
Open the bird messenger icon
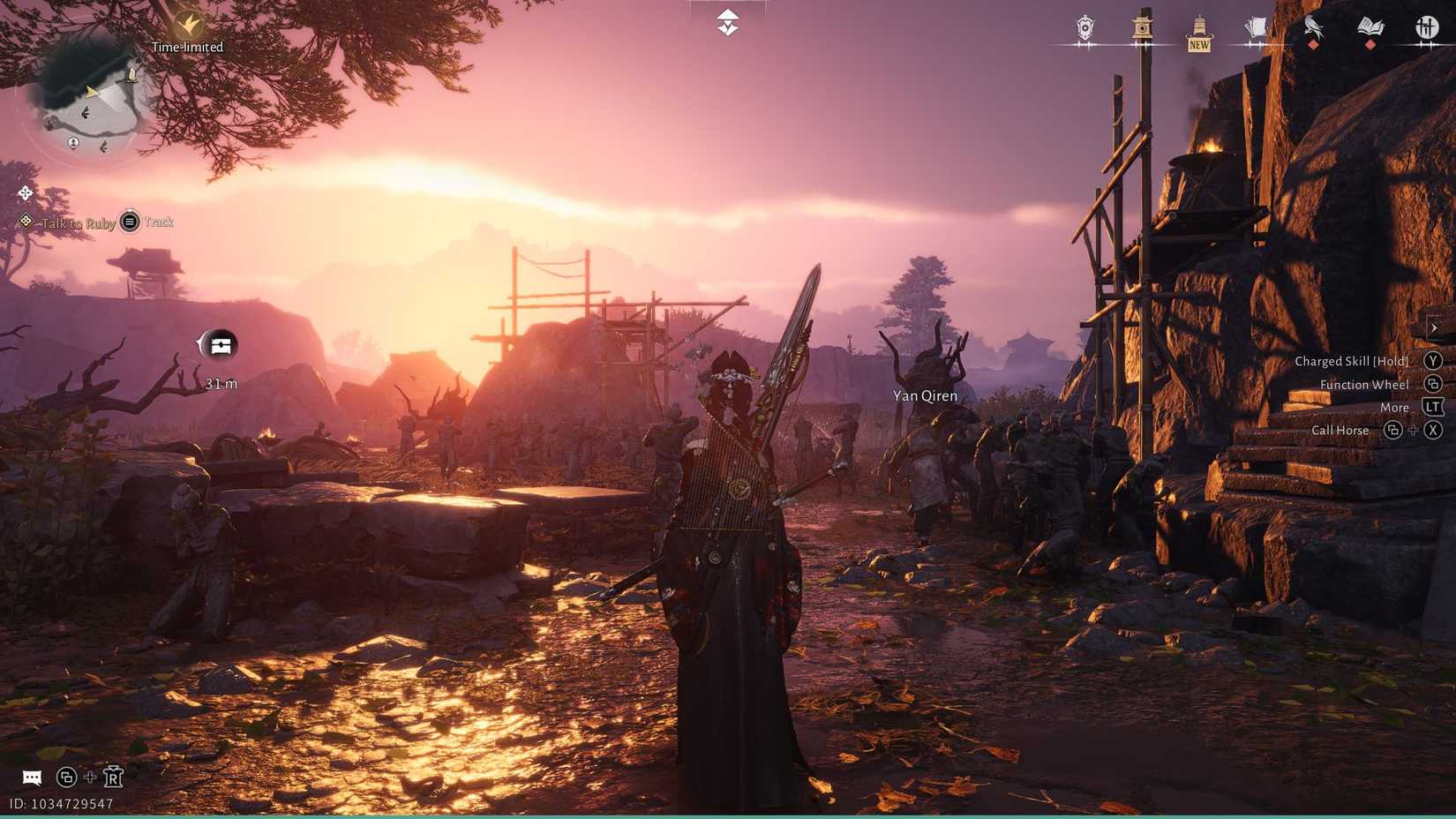click(1313, 28)
